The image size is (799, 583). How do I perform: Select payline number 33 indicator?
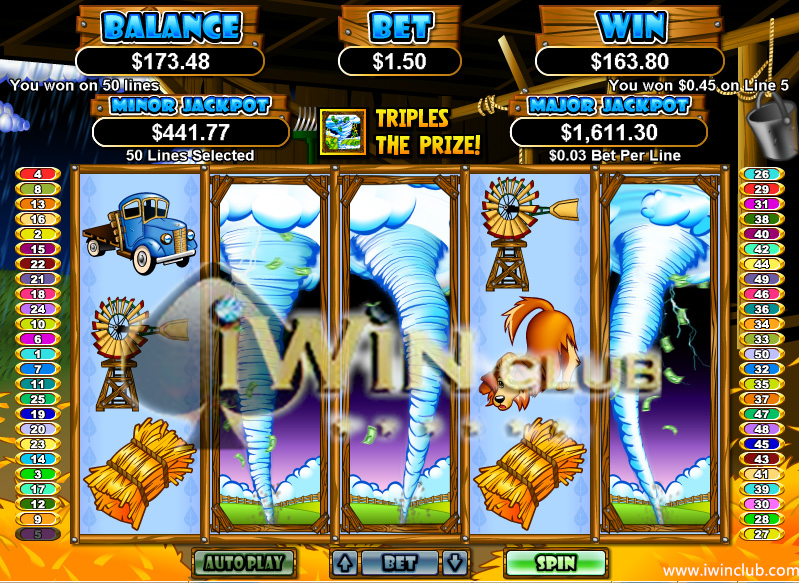pos(760,339)
